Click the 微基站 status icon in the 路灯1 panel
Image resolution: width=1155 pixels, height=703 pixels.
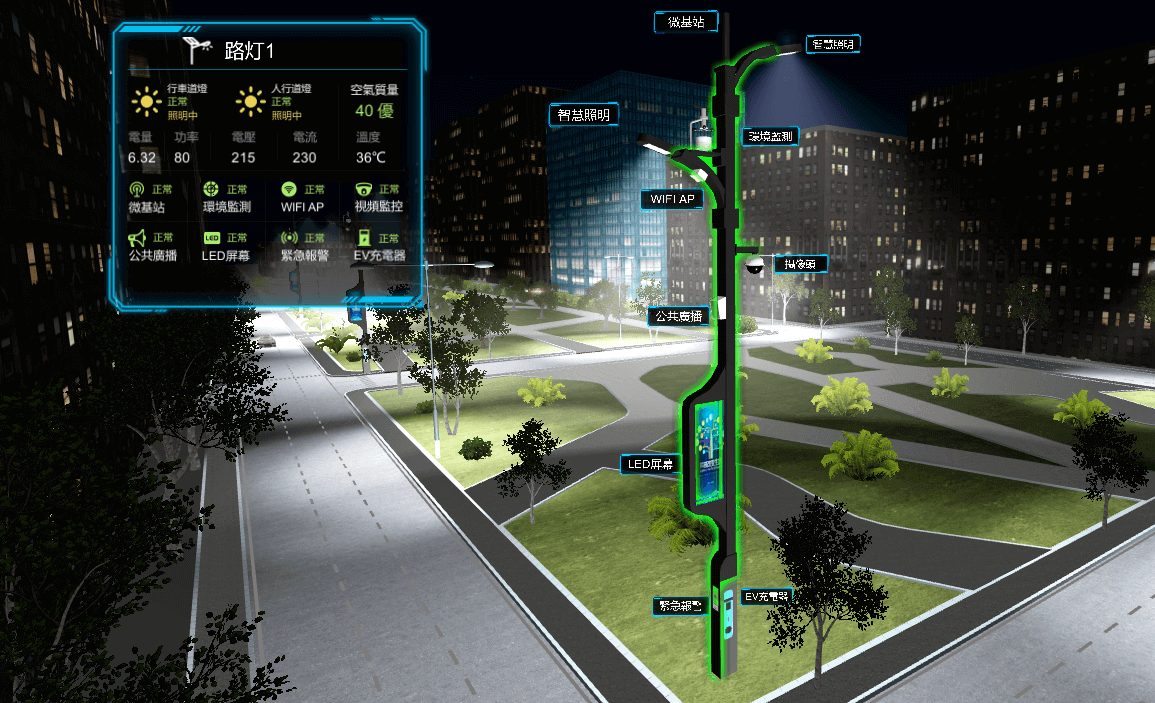(x=137, y=189)
